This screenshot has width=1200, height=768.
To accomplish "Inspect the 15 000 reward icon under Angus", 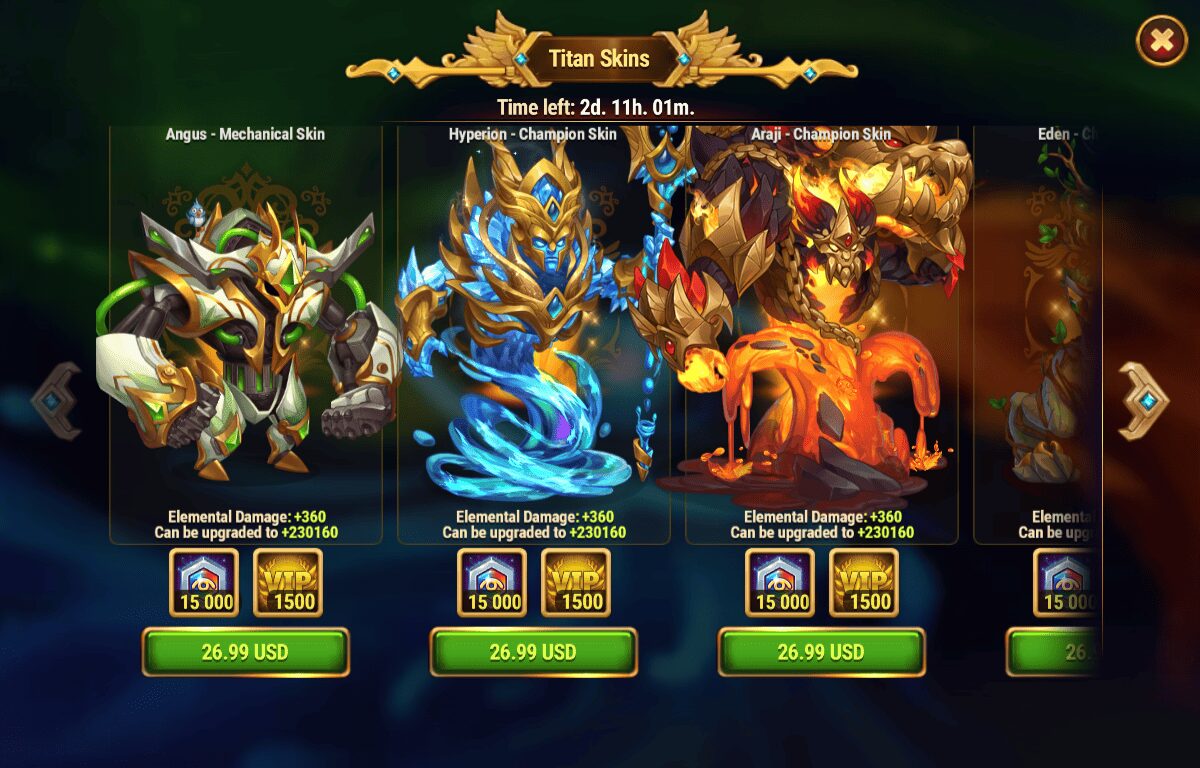I will pos(204,582).
